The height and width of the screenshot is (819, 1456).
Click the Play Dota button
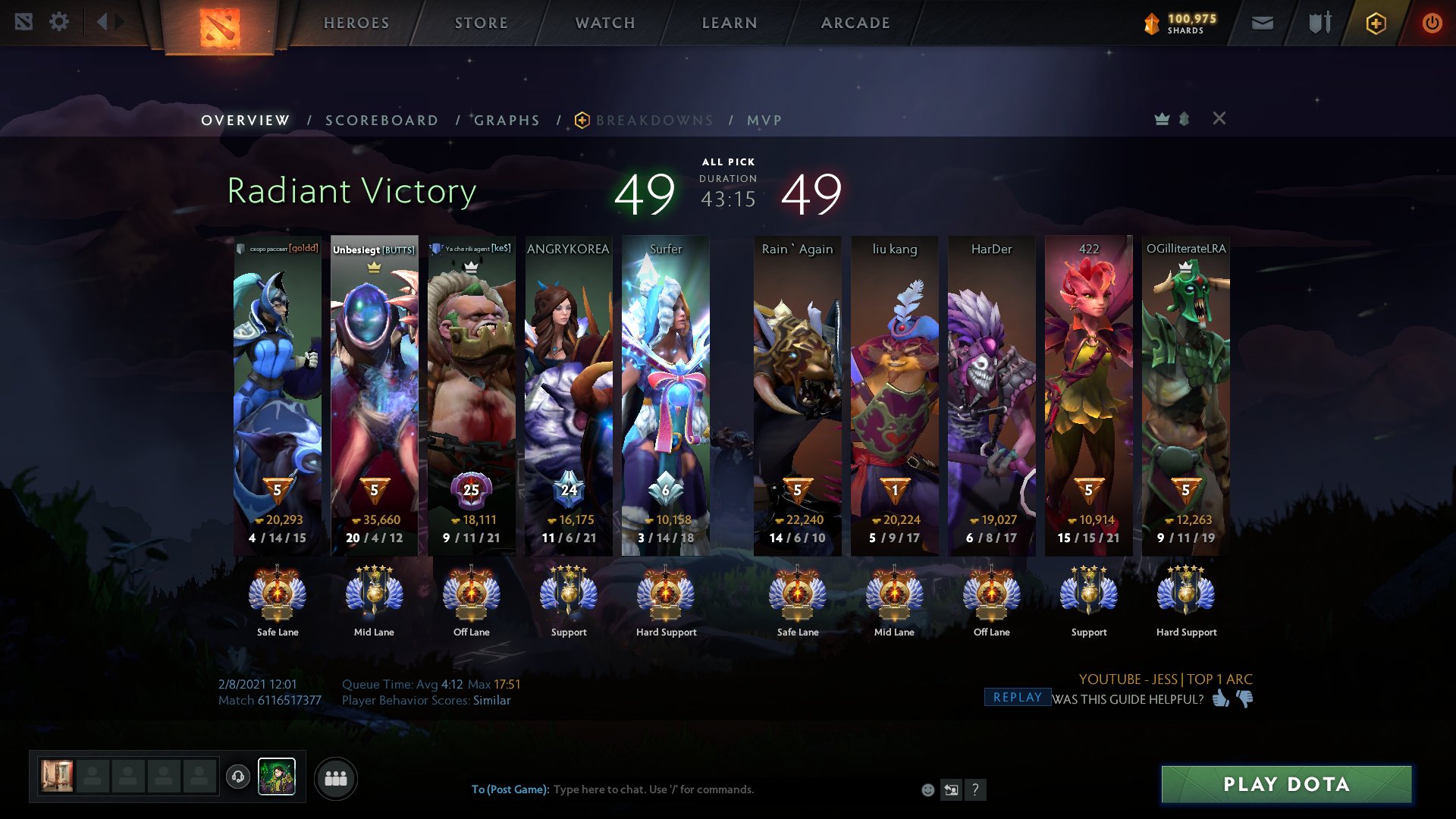[1286, 784]
